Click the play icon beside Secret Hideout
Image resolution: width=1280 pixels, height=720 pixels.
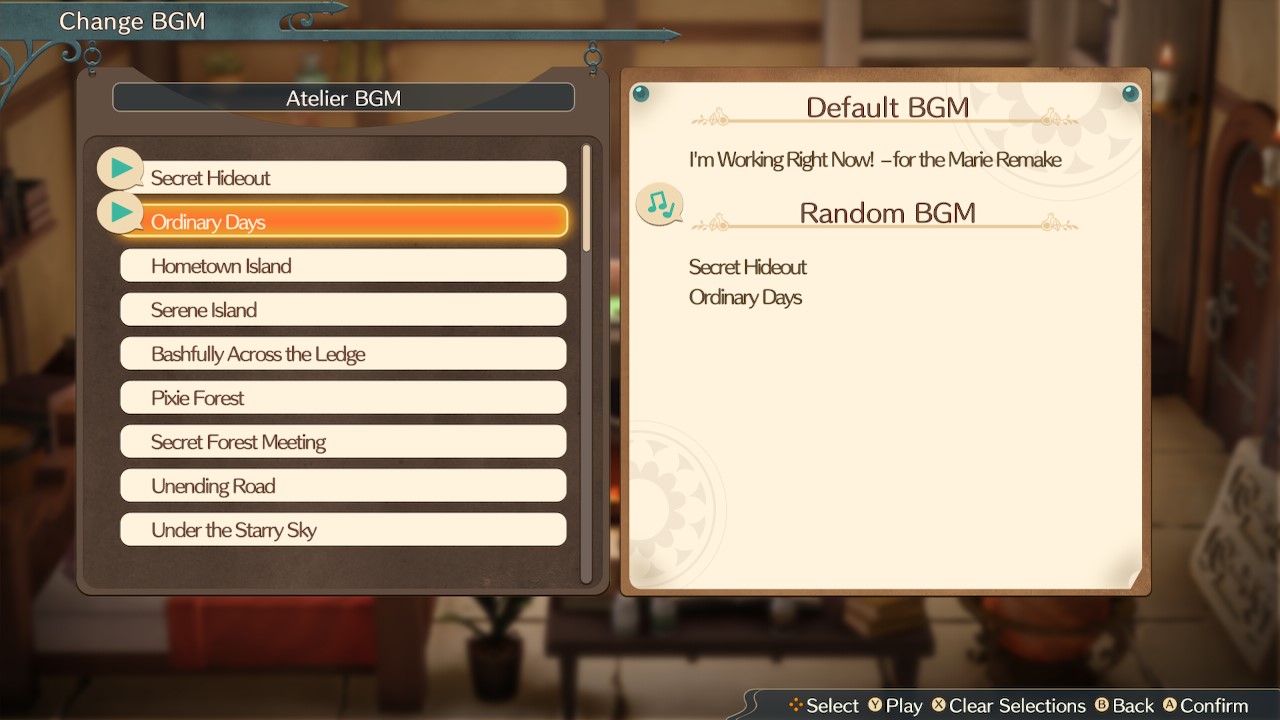tap(120, 167)
